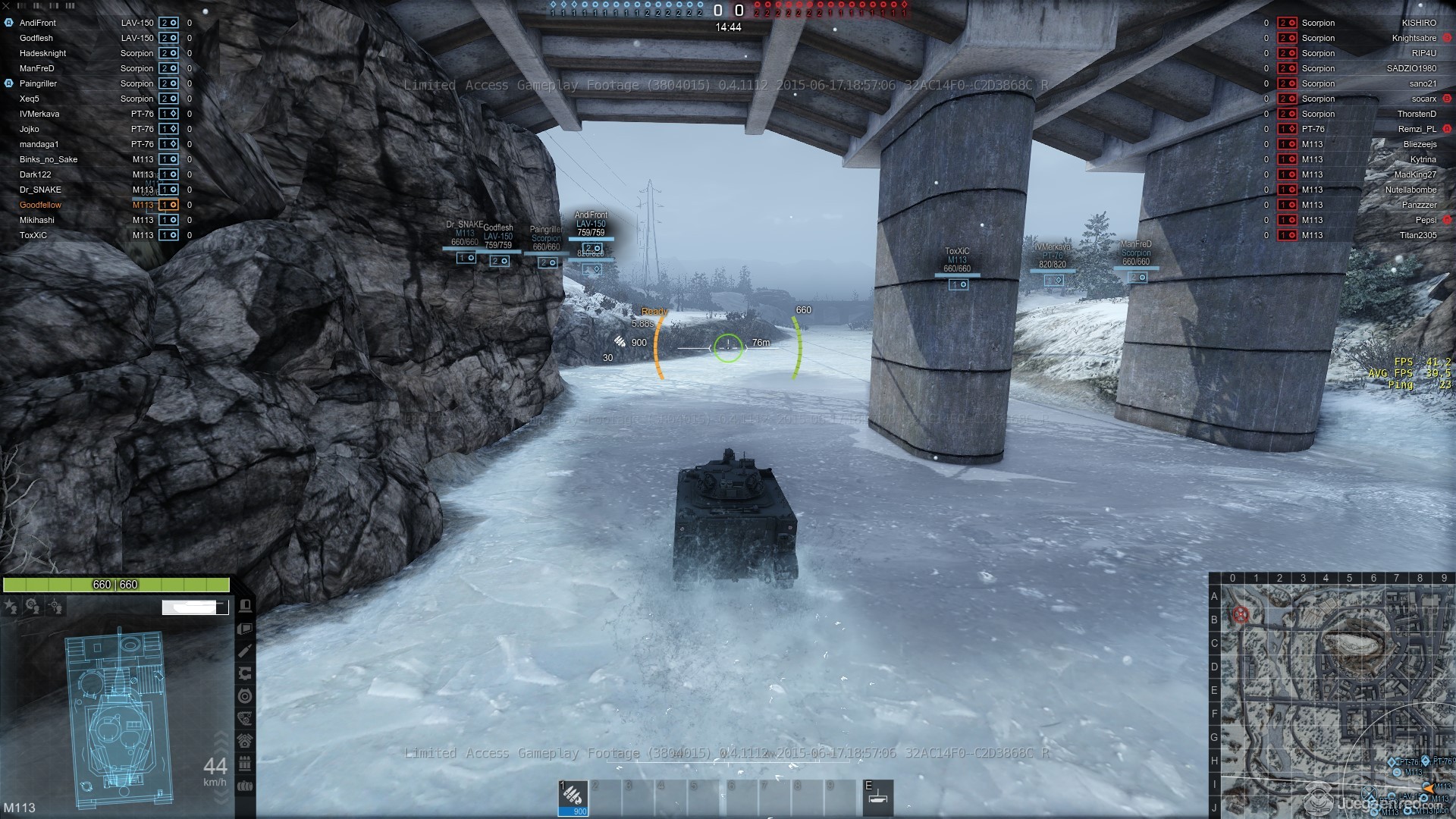Click the gear crew member icon
The height and width of the screenshot is (819, 1456).
33,606
